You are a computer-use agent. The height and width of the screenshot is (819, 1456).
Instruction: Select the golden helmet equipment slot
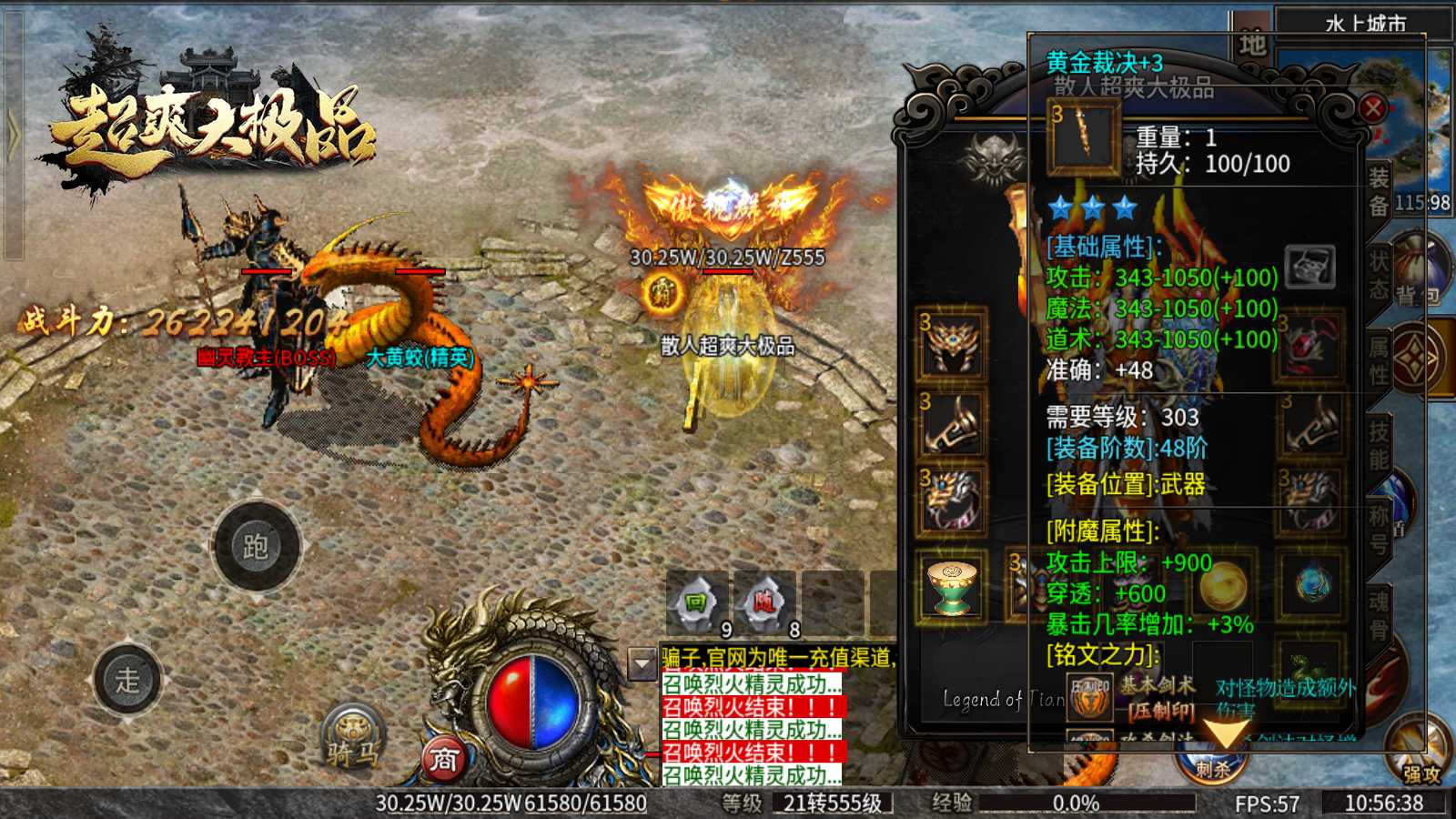[953, 345]
